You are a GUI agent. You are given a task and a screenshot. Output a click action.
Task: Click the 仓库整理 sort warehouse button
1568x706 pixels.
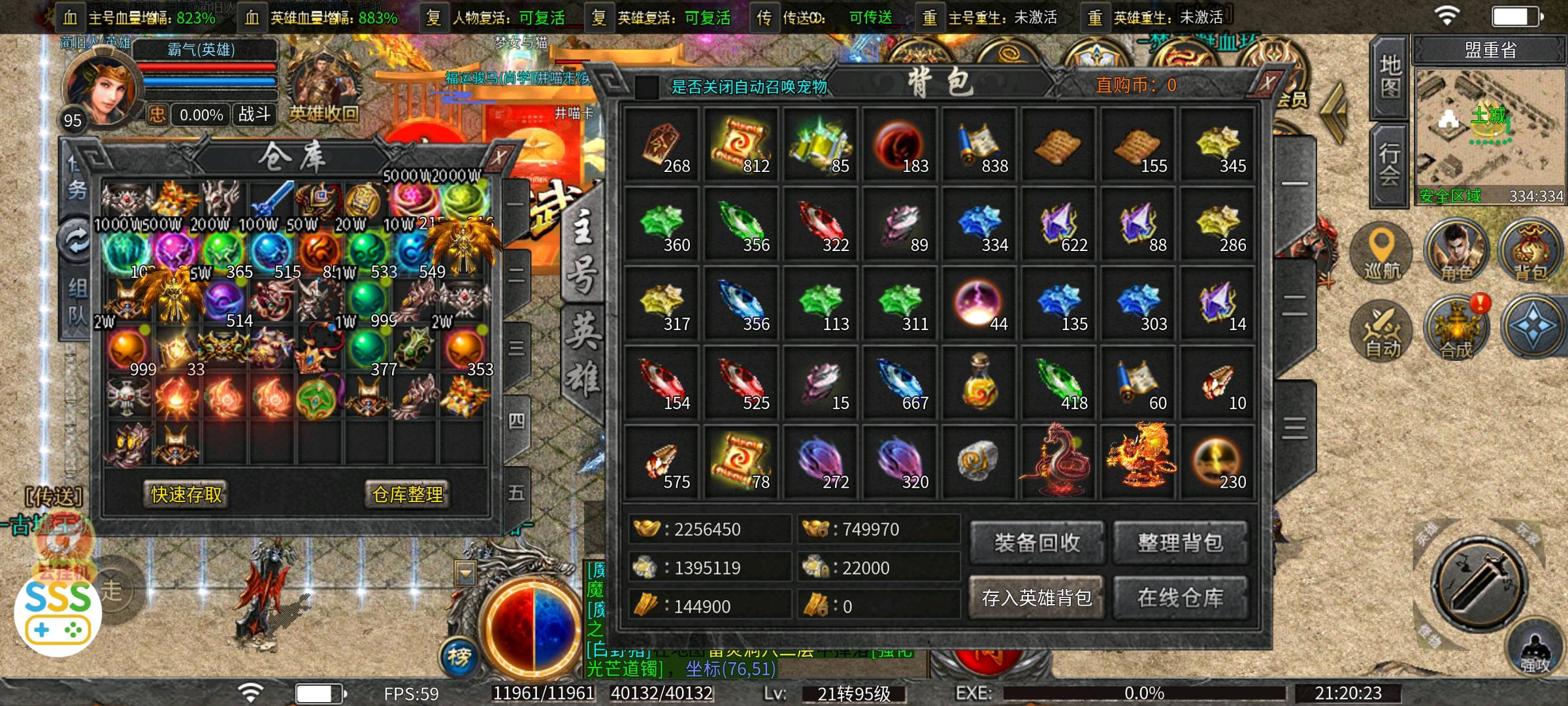point(407,494)
